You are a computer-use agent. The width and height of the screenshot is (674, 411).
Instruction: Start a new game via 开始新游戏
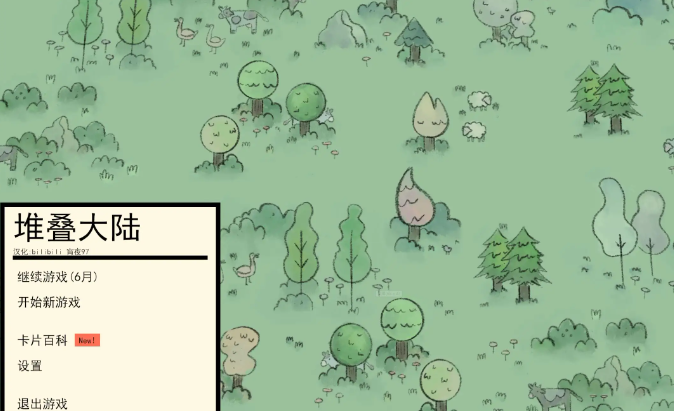click(x=48, y=302)
